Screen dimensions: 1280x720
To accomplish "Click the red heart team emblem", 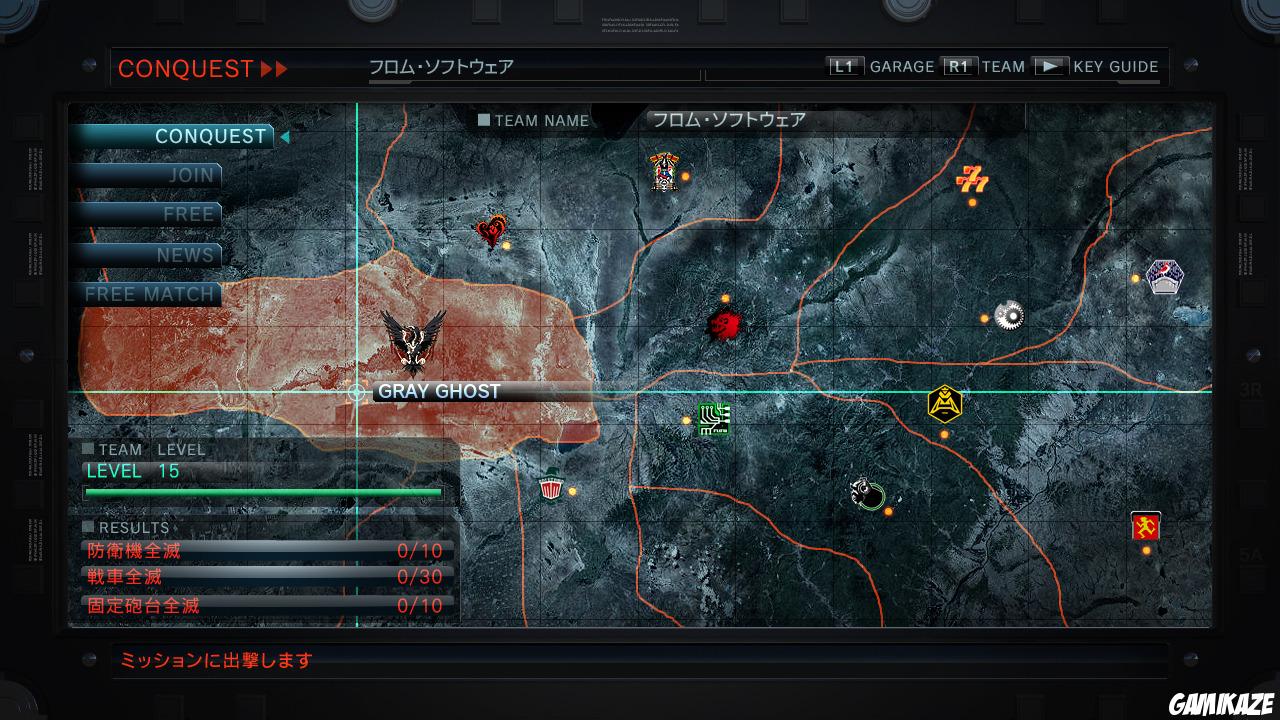I will tap(490, 230).
